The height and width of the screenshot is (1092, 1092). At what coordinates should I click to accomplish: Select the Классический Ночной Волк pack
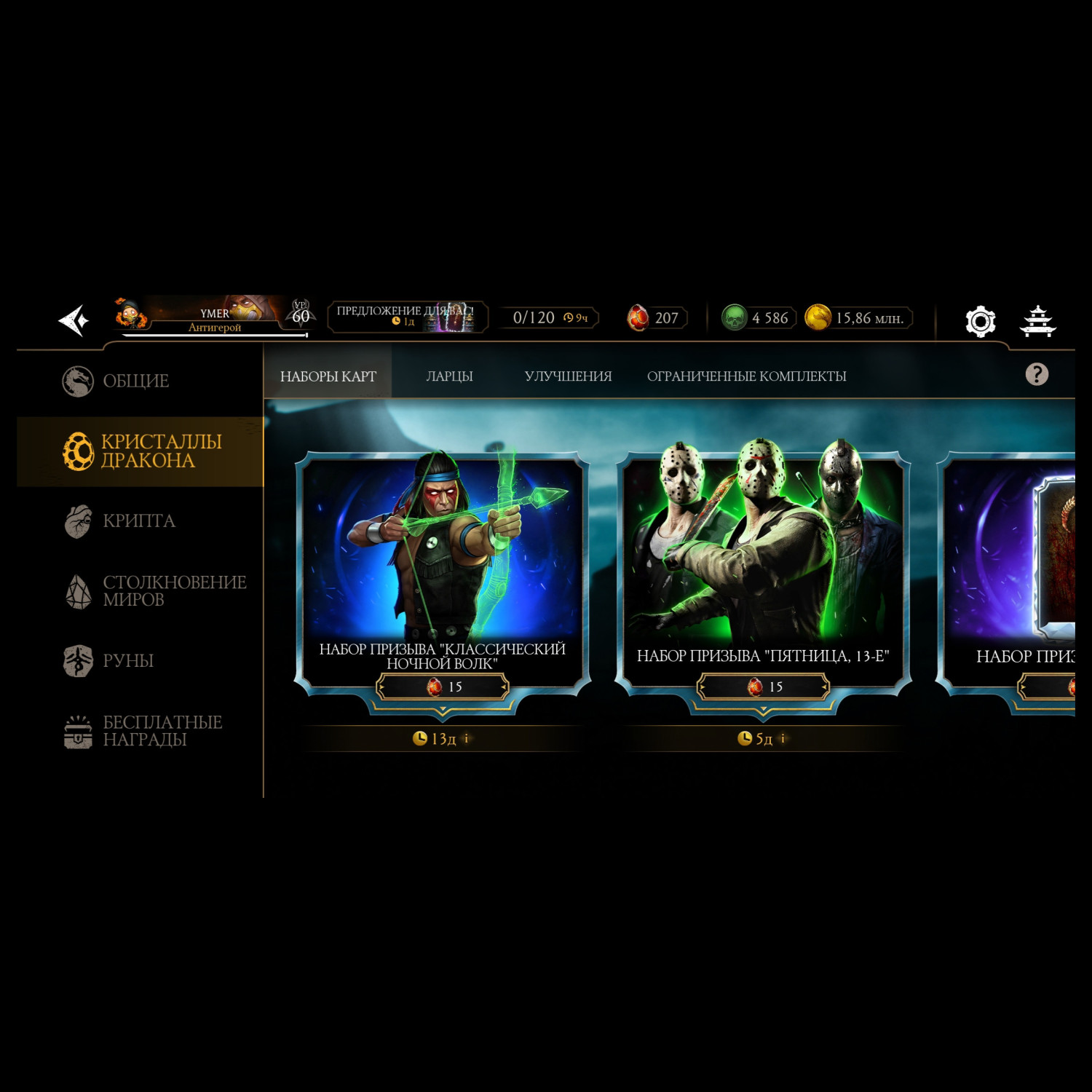point(442,553)
